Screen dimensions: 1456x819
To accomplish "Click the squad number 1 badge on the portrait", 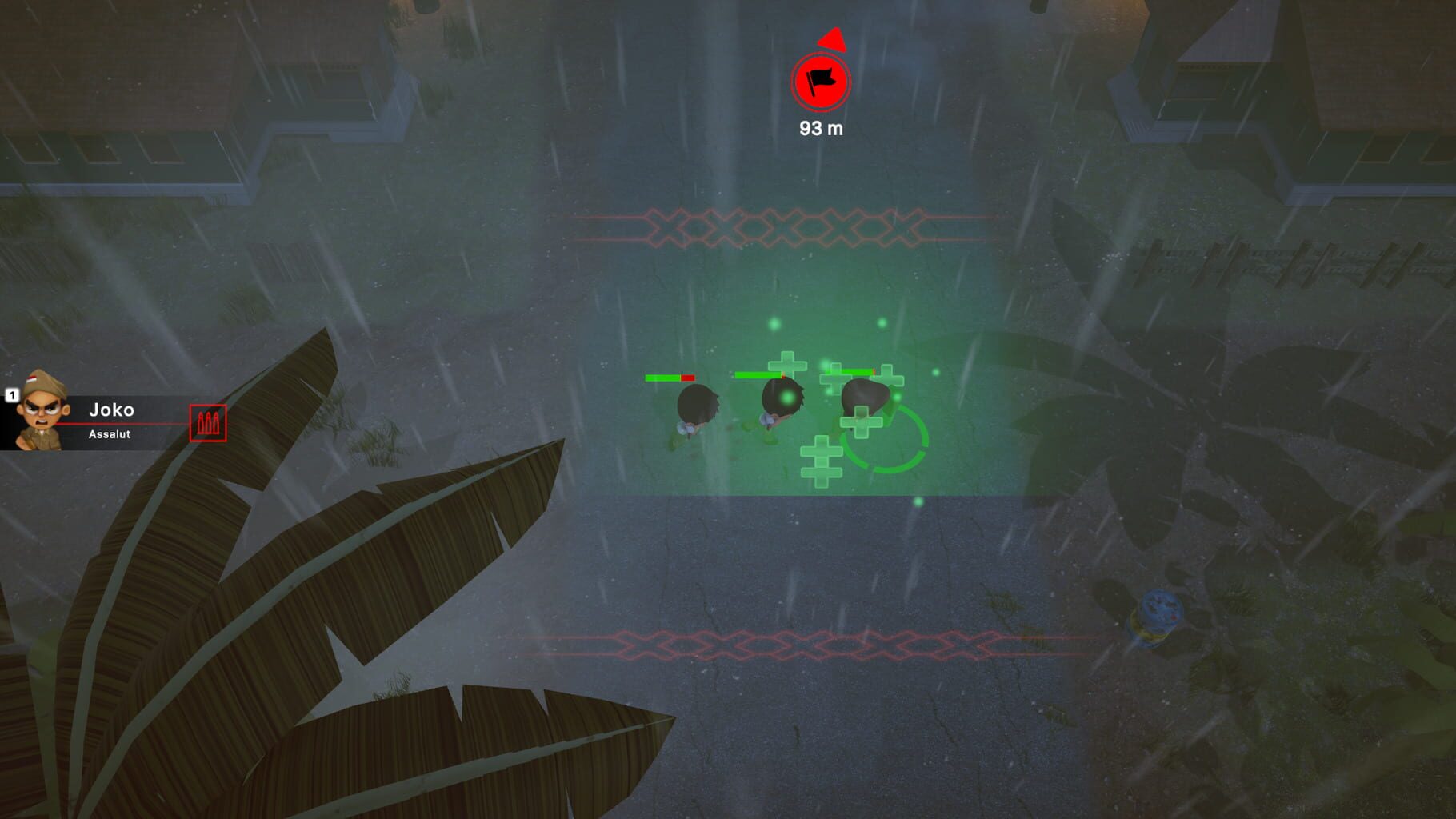I will [x=14, y=394].
